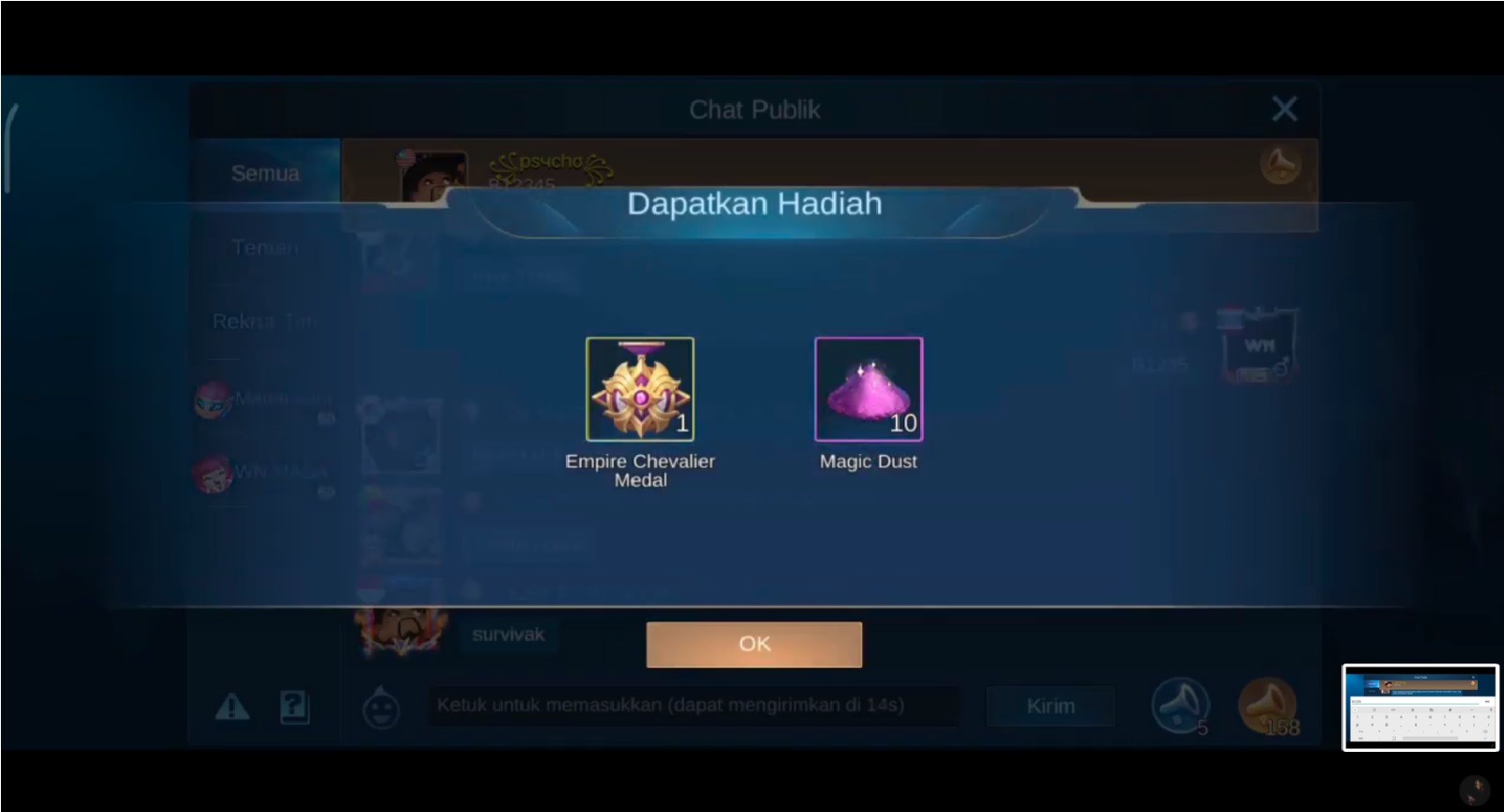Select the Magic Dust reward icon
The width and height of the screenshot is (1504, 812).
pyautogui.click(x=869, y=388)
